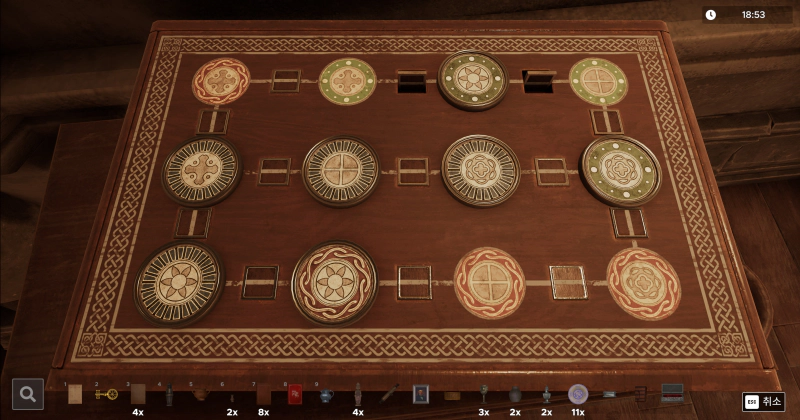Select the goblet item with 3x count
Image resolution: width=800 pixels, height=420 pixels.
[x=483, y=394]
